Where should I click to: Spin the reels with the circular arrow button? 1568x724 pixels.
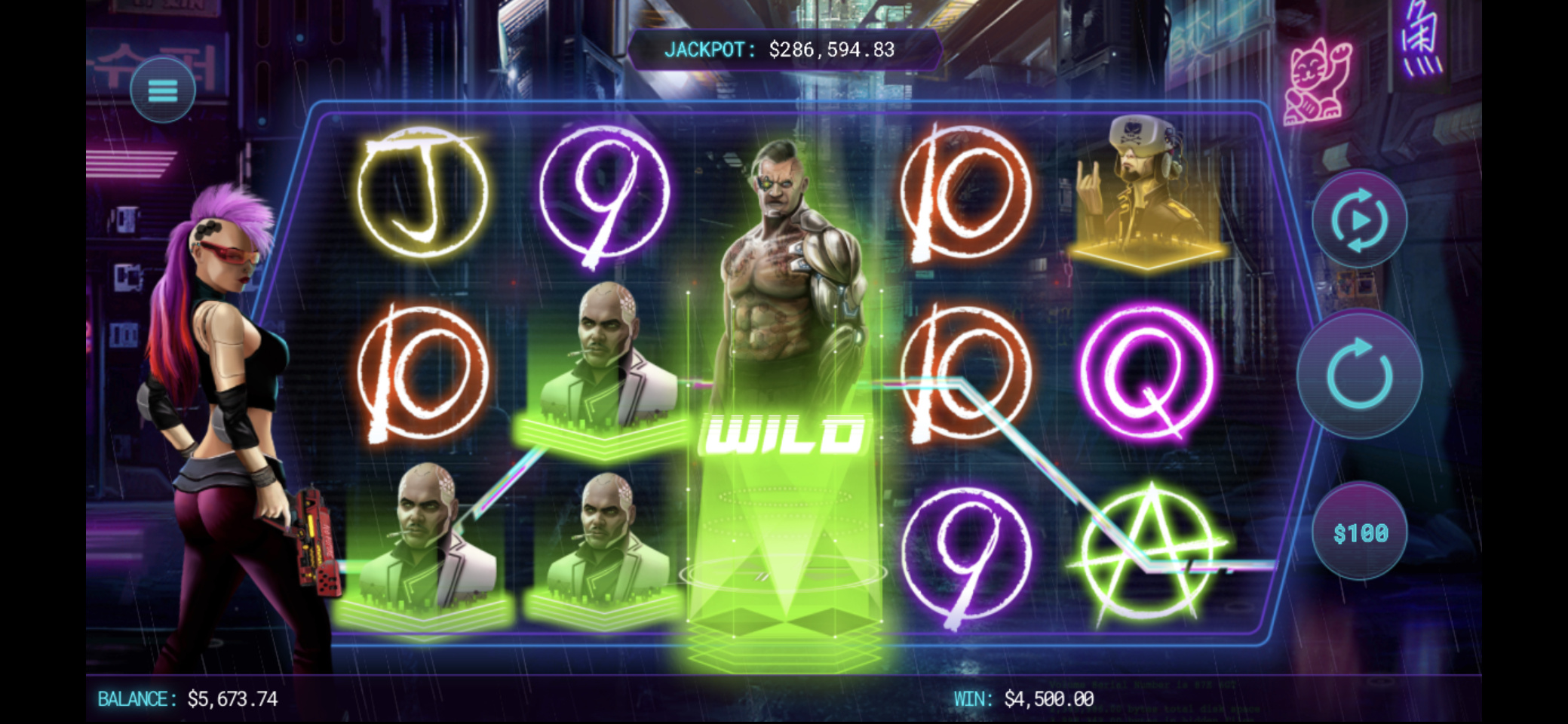coord(1359,374)
